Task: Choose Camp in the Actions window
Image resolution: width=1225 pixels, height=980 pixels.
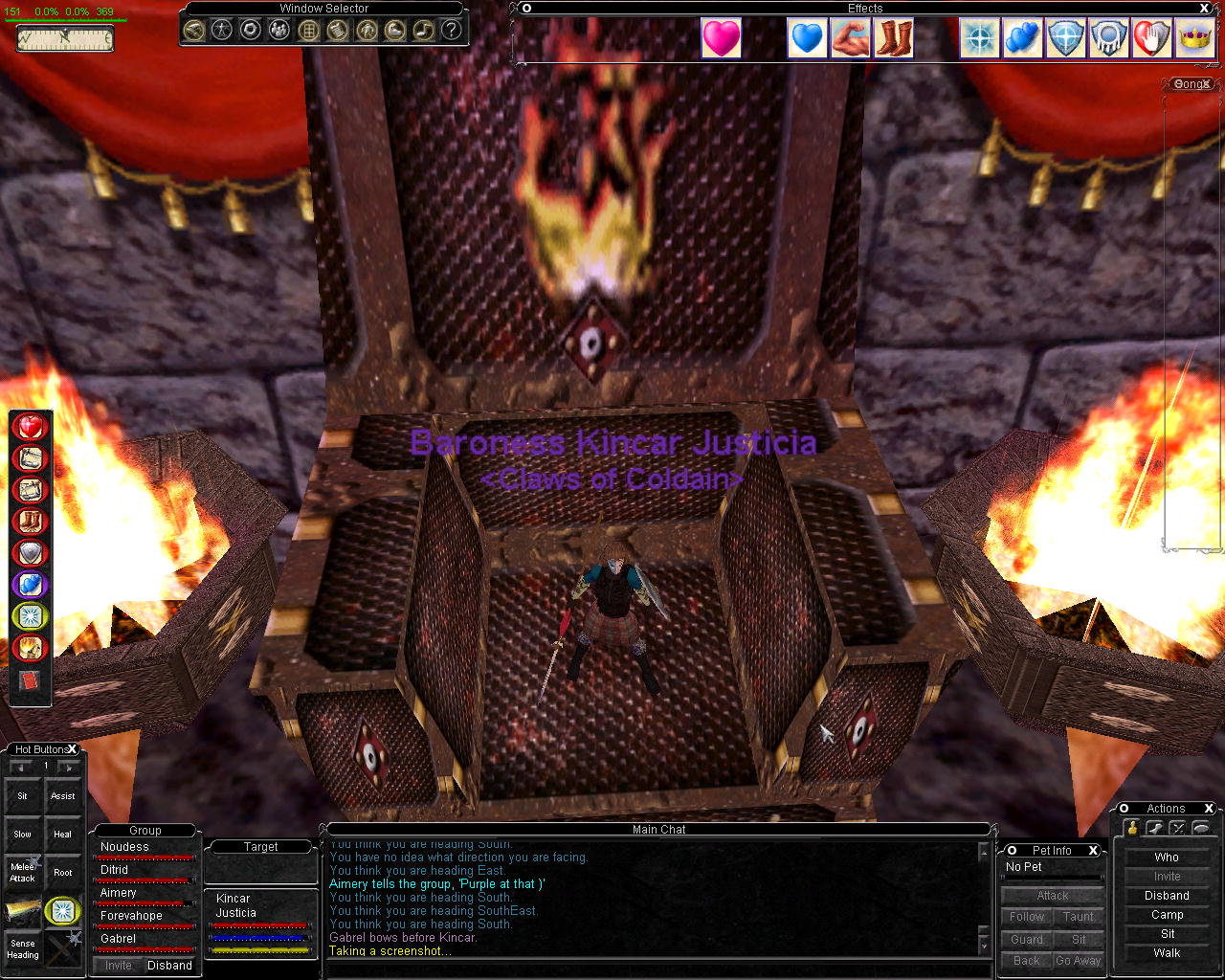Action: (x=1167, y=915)
